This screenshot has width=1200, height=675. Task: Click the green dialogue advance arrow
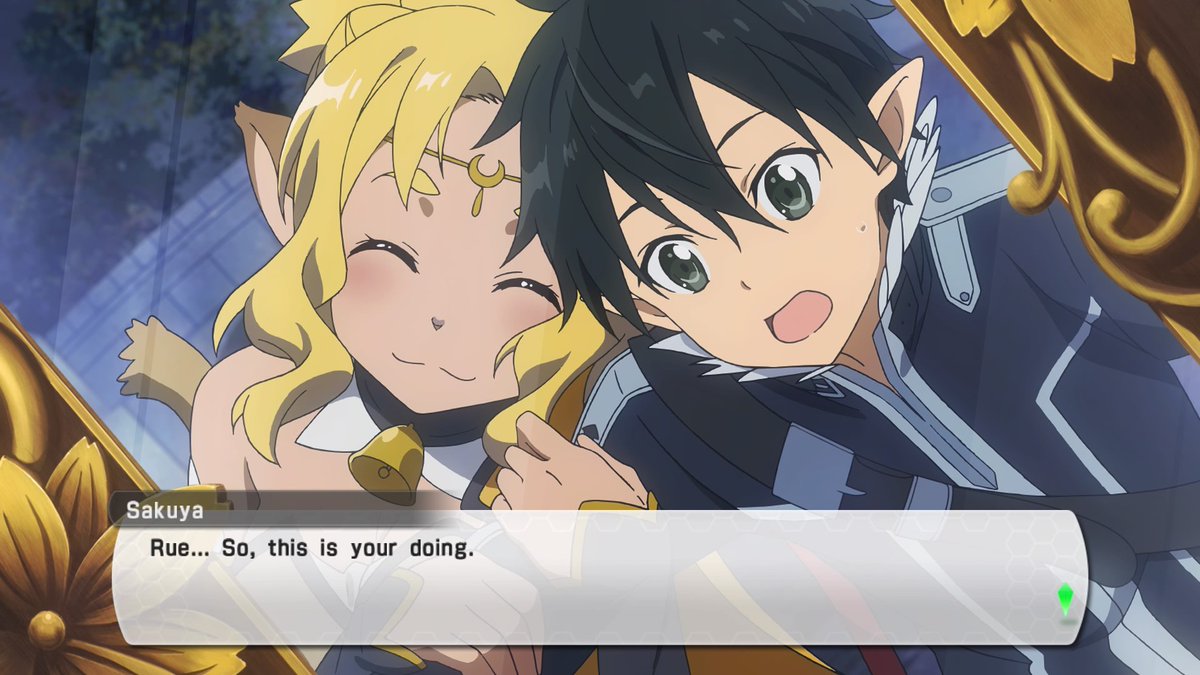(x=1066, y=599)
